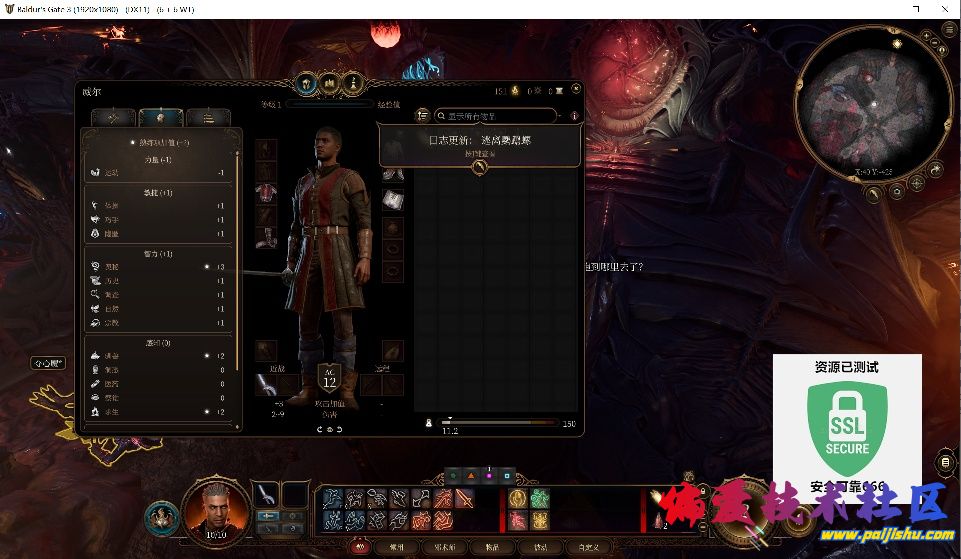This screenshot has height=559, width=961.
Task: Activate the red sword main-hand attack icon
Action: coord(465,498)
